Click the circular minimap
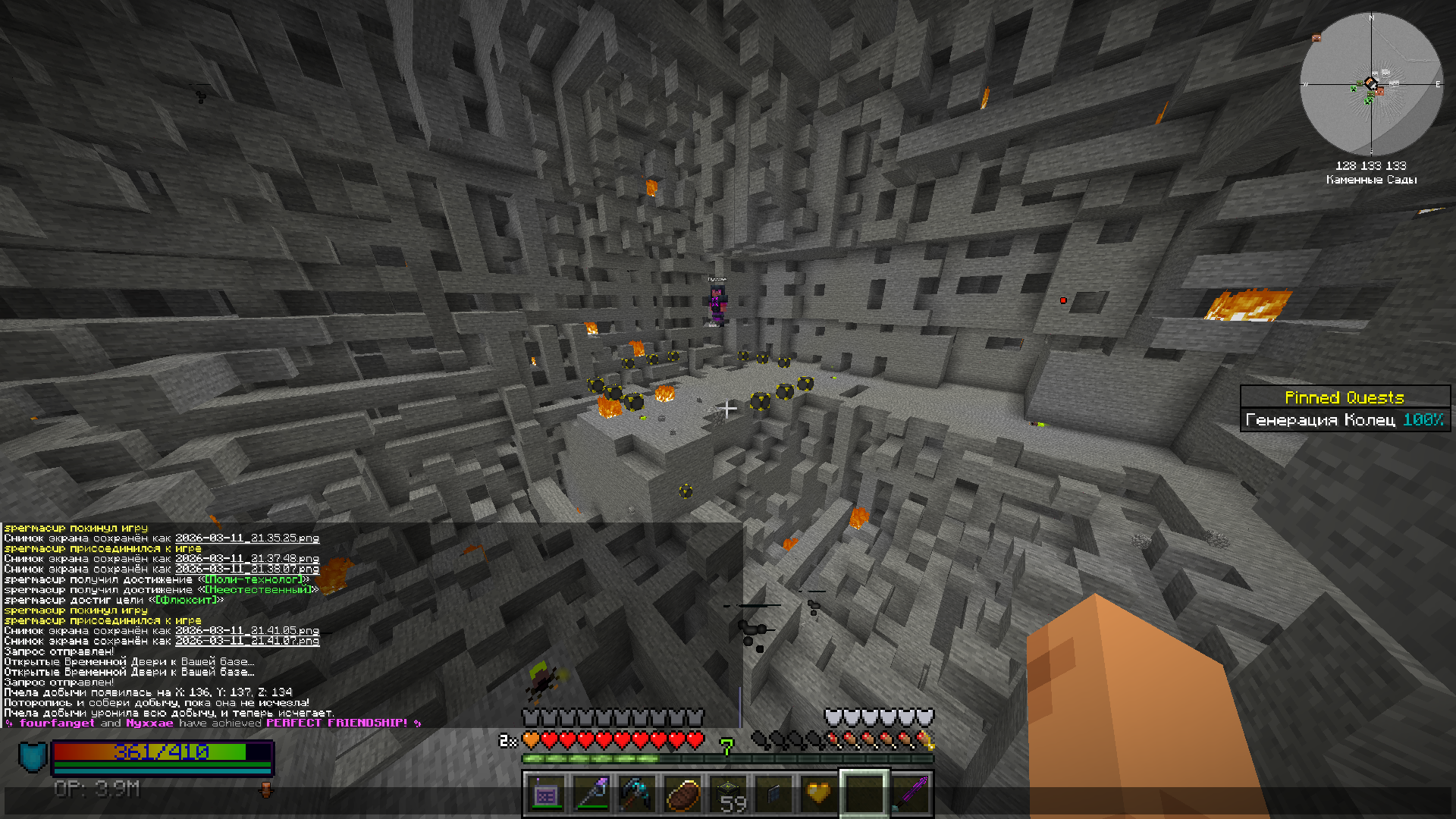Image resolution: width=1456 pixels, height=819 pixels. point(1371,84)
